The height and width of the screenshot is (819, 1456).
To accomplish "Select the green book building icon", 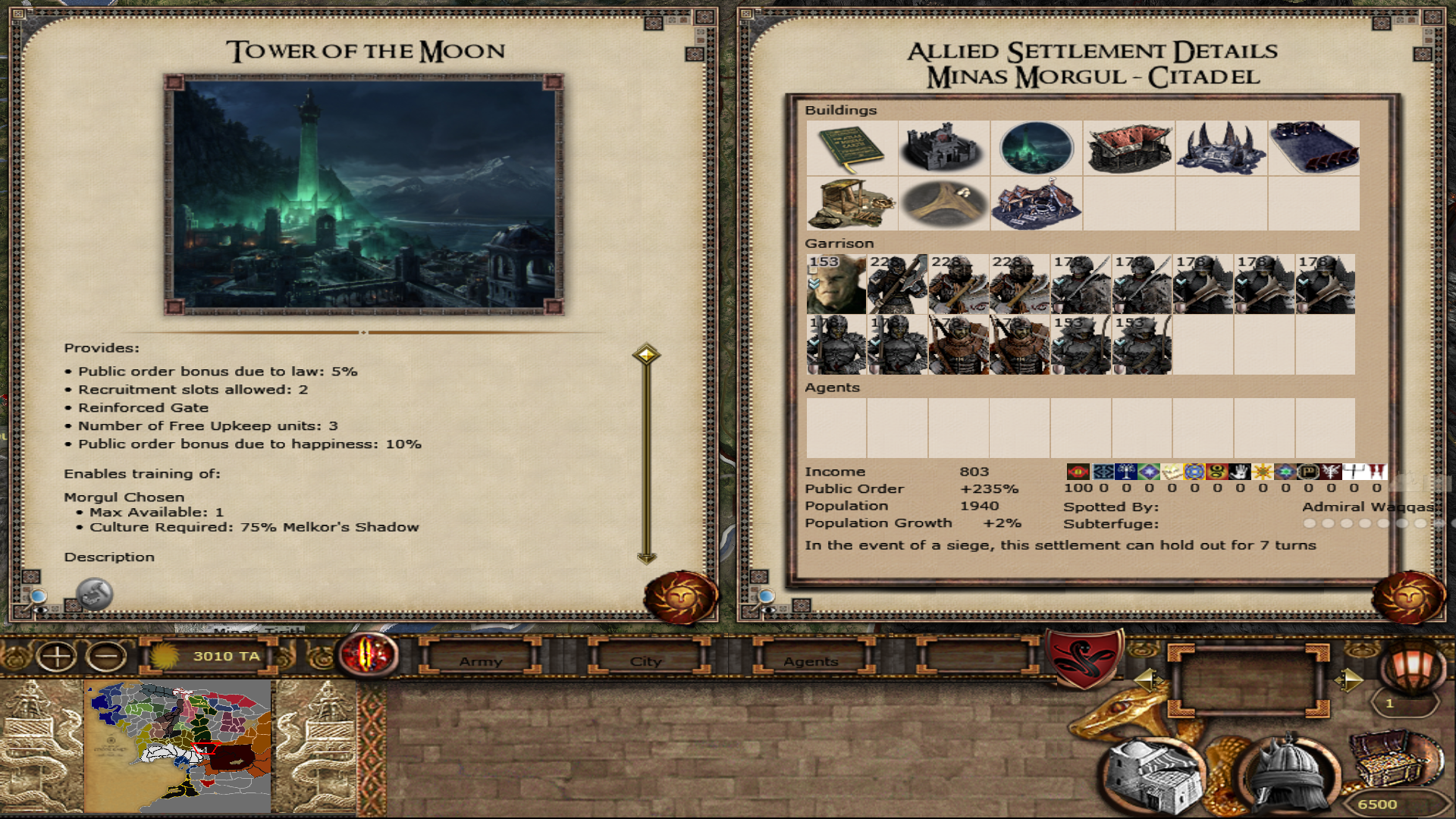I will coord(852,148).
